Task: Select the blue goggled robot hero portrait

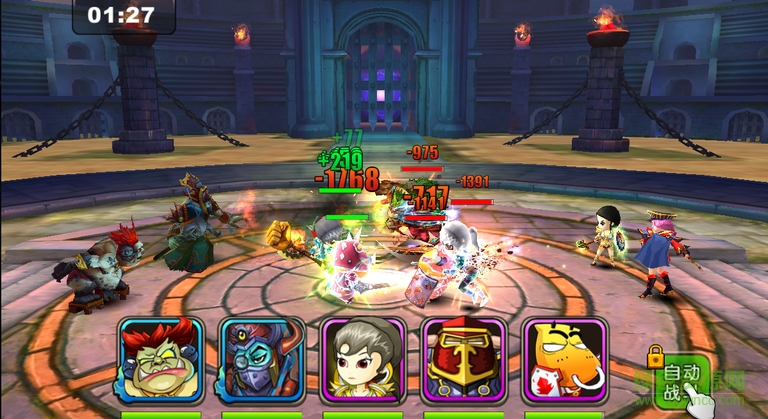Action: click(261, 359)
